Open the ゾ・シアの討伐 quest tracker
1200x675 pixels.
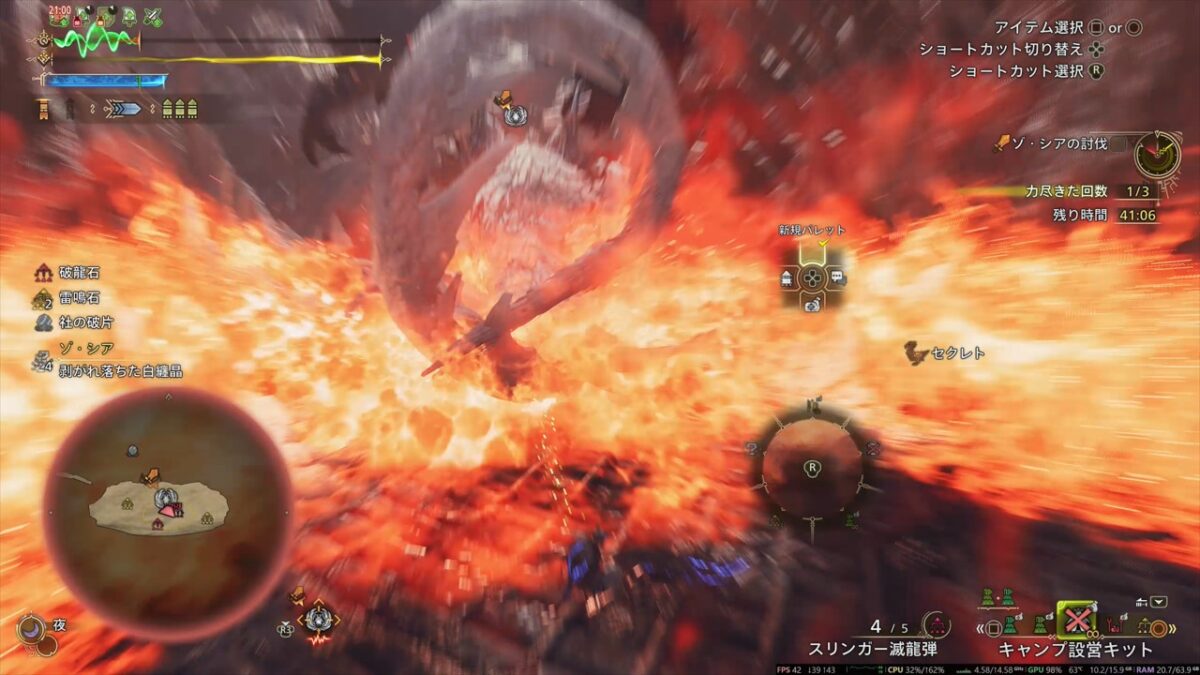tap(1060, 145)
